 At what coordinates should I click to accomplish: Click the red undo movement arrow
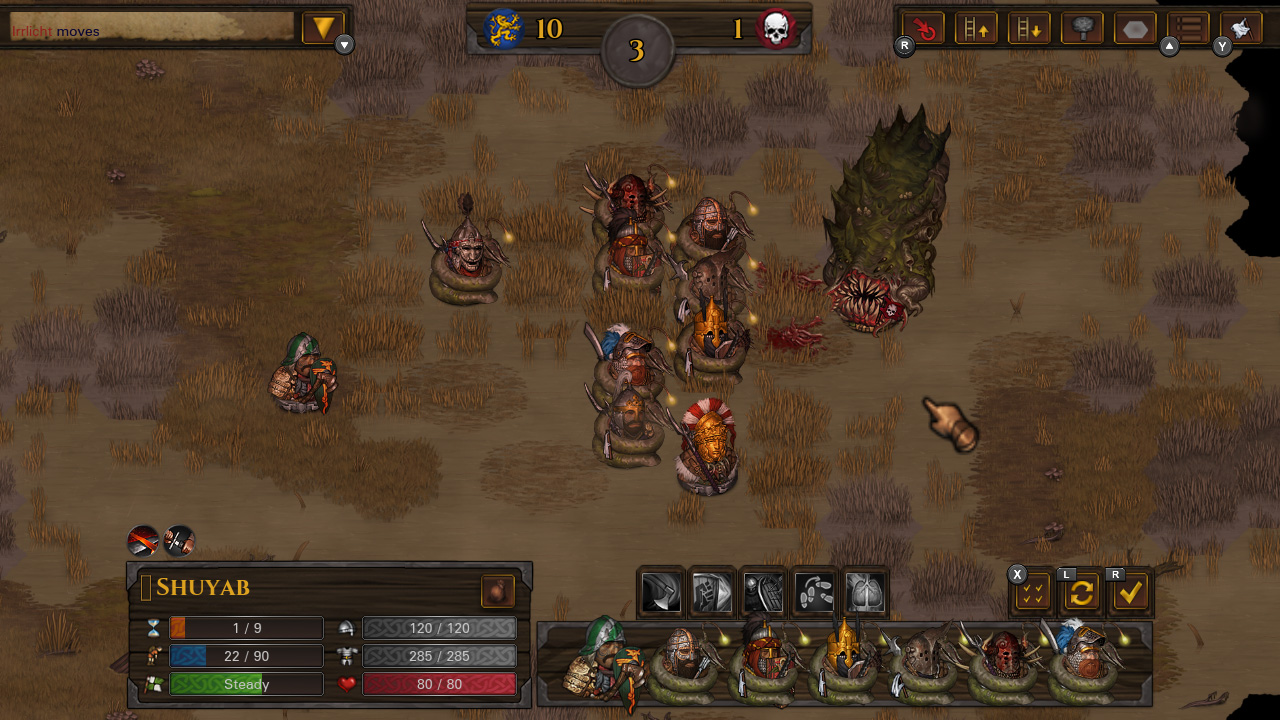(x=922, y=28)
